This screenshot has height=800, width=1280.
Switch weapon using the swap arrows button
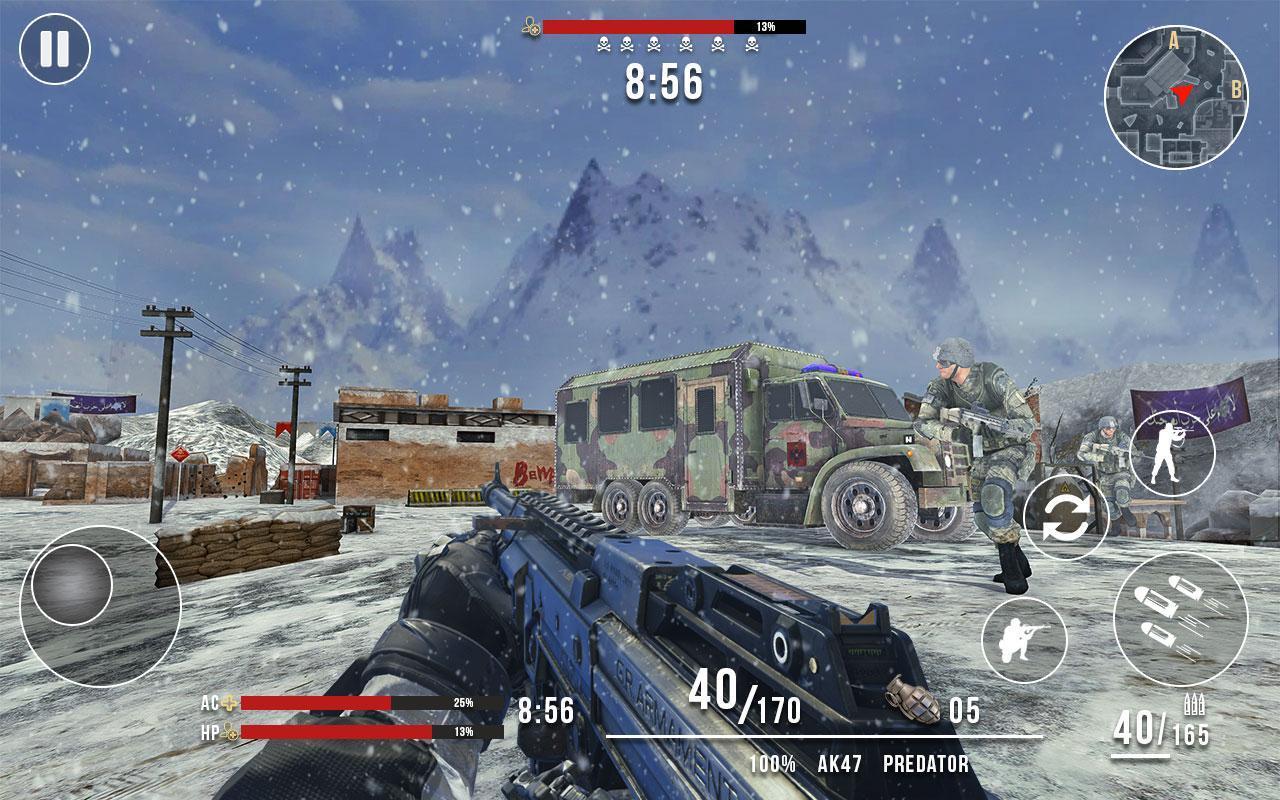(1066, 518)
